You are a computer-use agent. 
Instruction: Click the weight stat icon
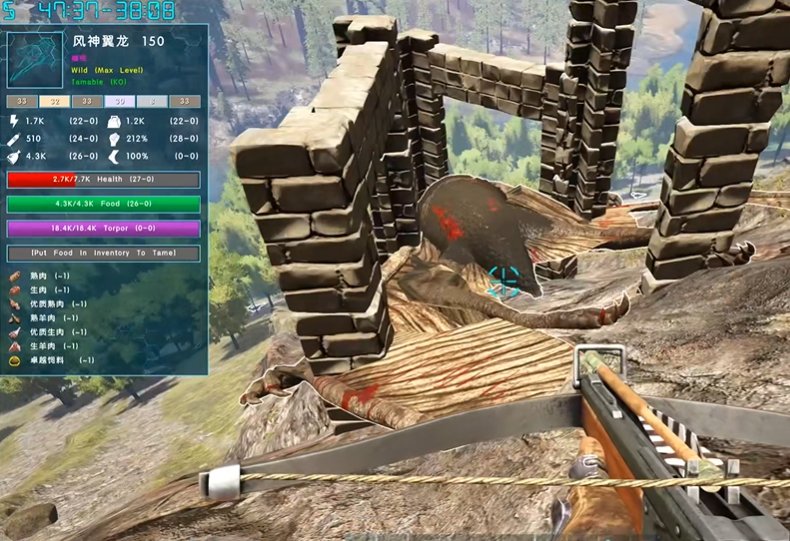113,121
